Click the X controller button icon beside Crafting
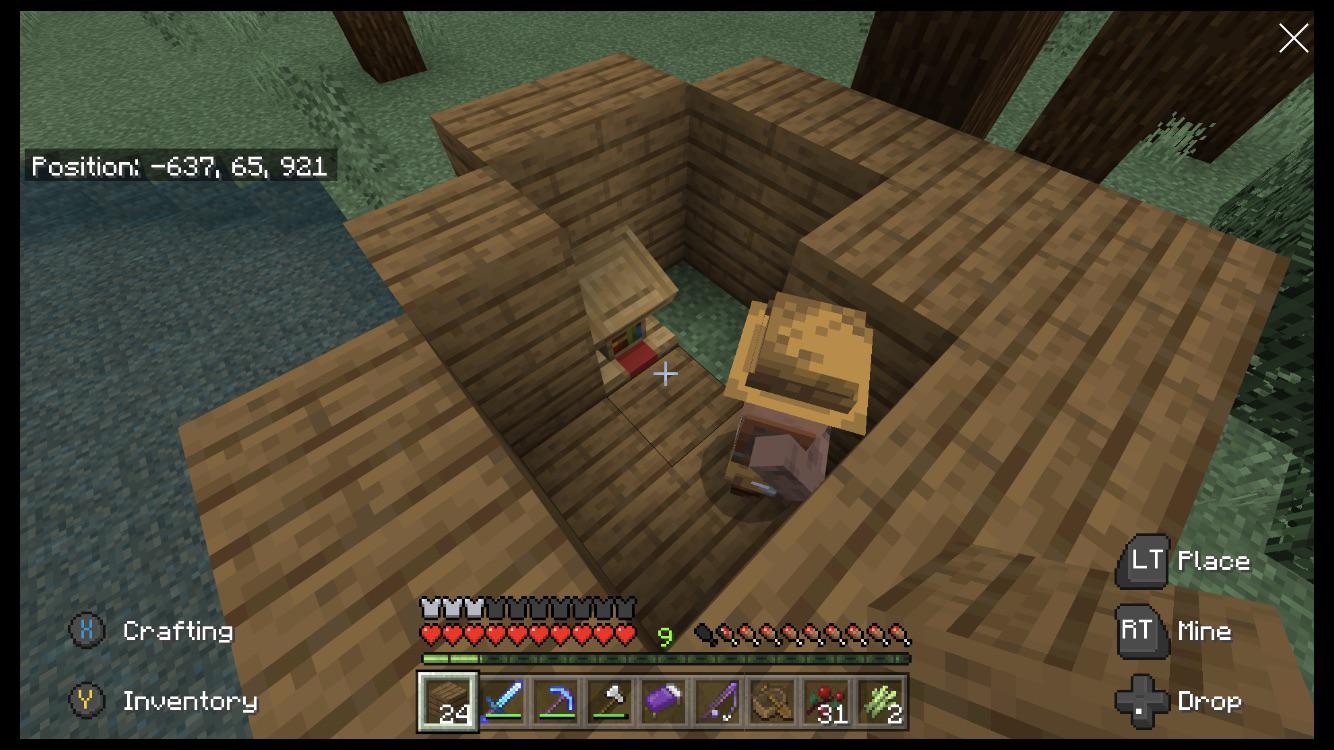The image size is (1334, 750). (x=87, y=631)
